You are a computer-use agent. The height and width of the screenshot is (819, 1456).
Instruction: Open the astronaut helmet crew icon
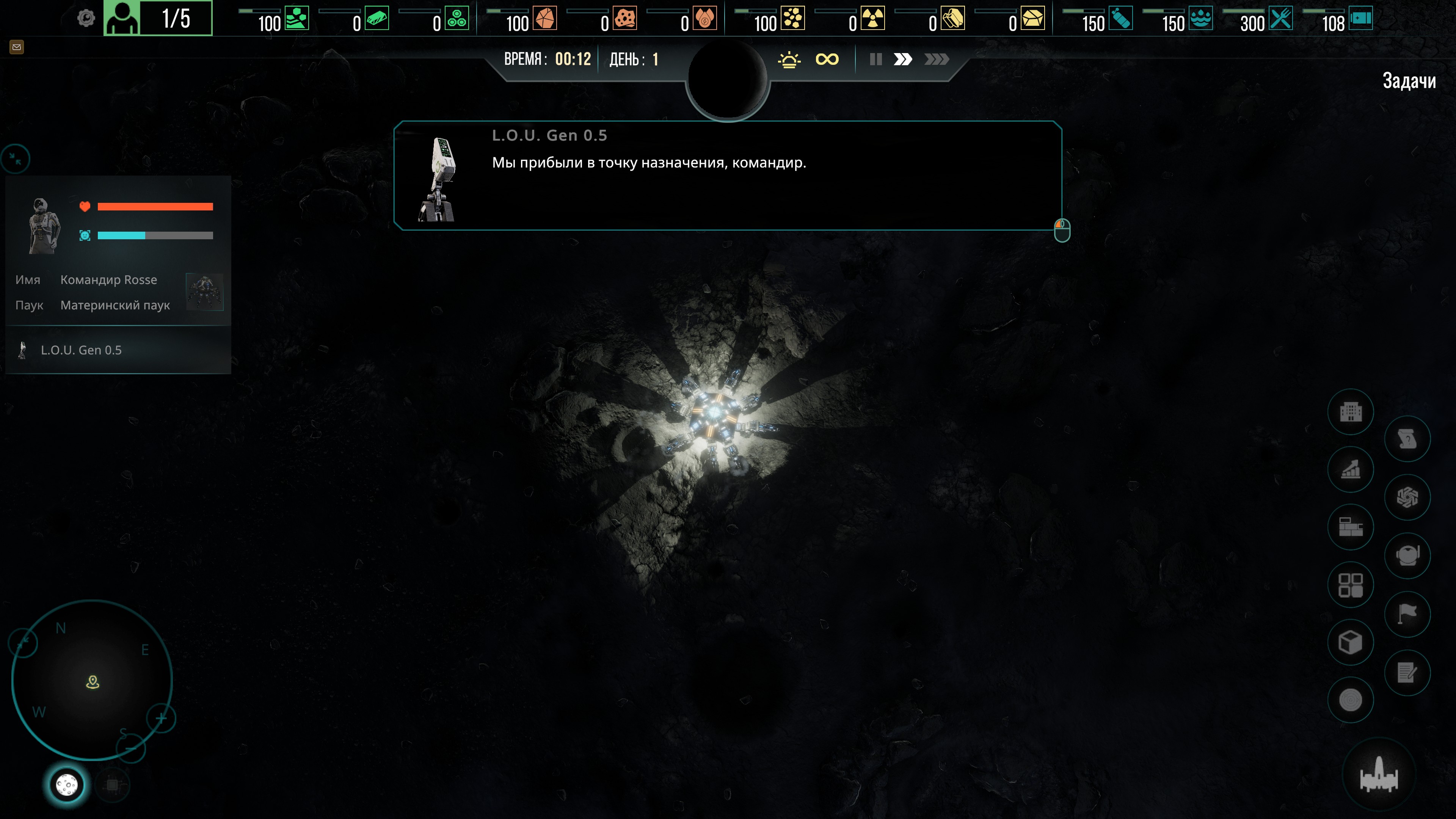1407,555
